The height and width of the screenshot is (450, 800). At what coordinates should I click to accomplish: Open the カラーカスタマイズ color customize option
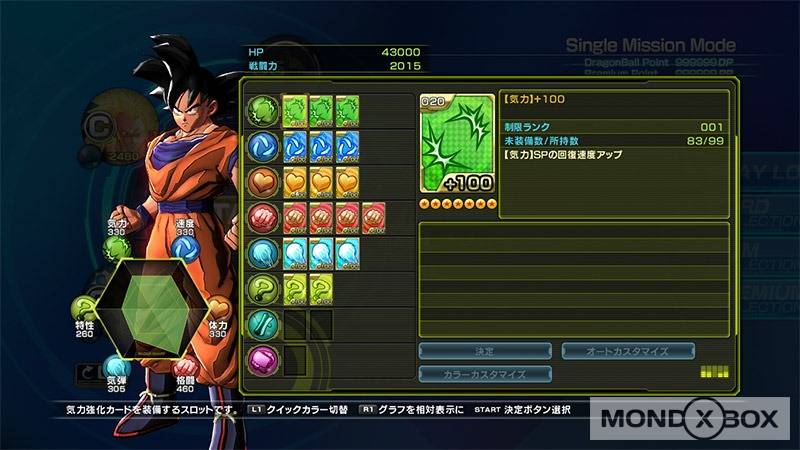point(485,374)
